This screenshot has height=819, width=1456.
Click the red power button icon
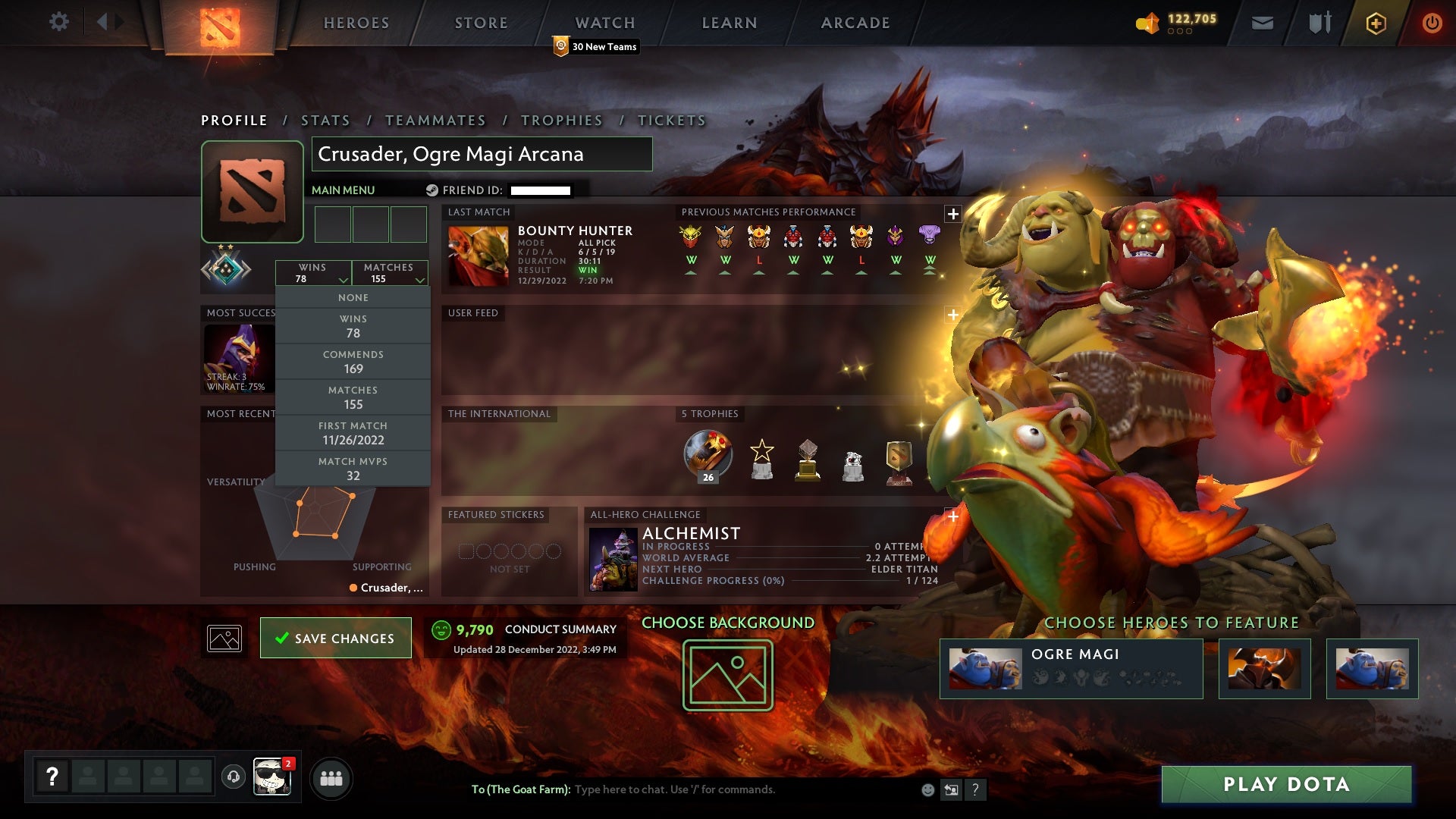coord(1432,23)
